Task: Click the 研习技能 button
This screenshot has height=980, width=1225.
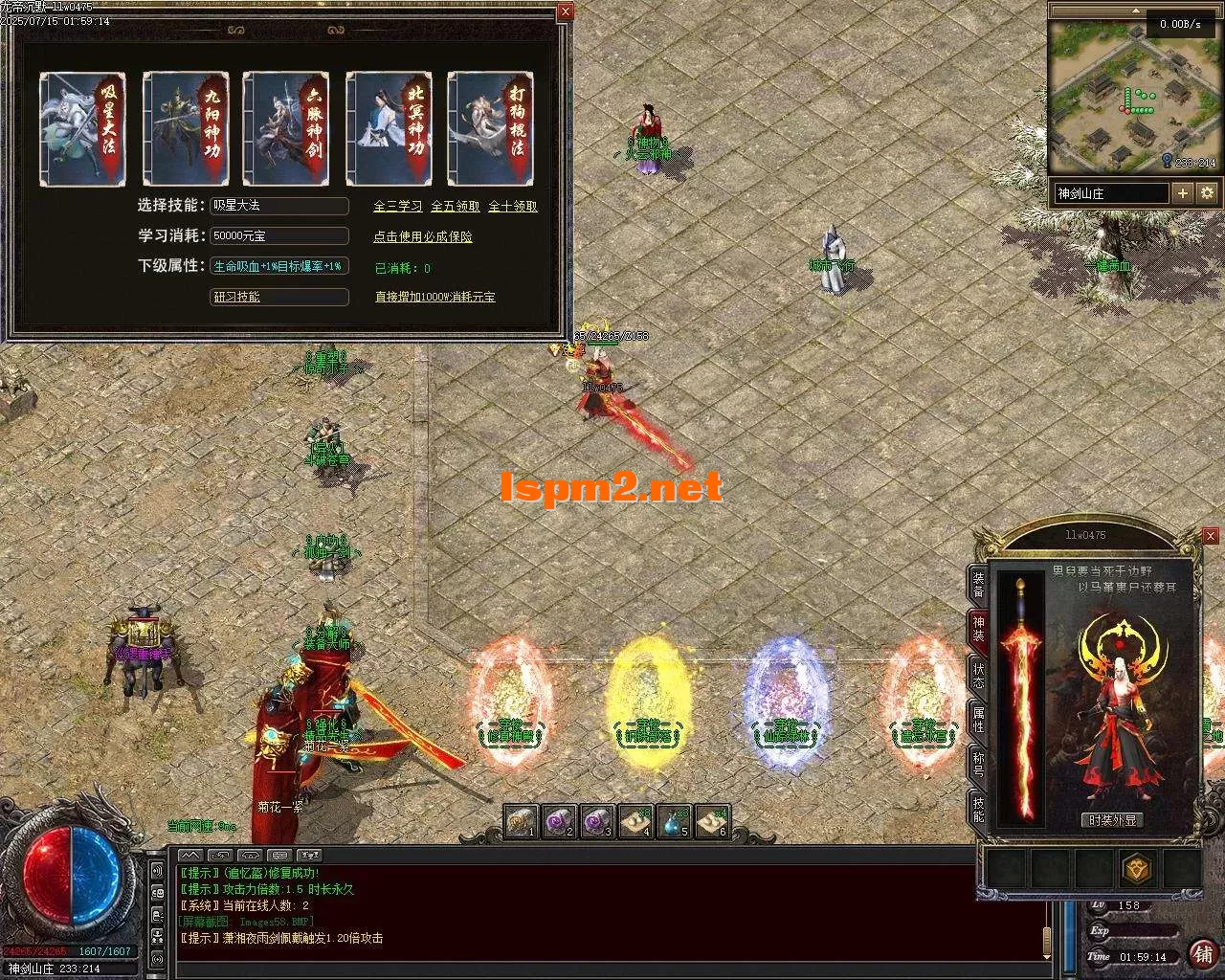Action: point(278,298)
